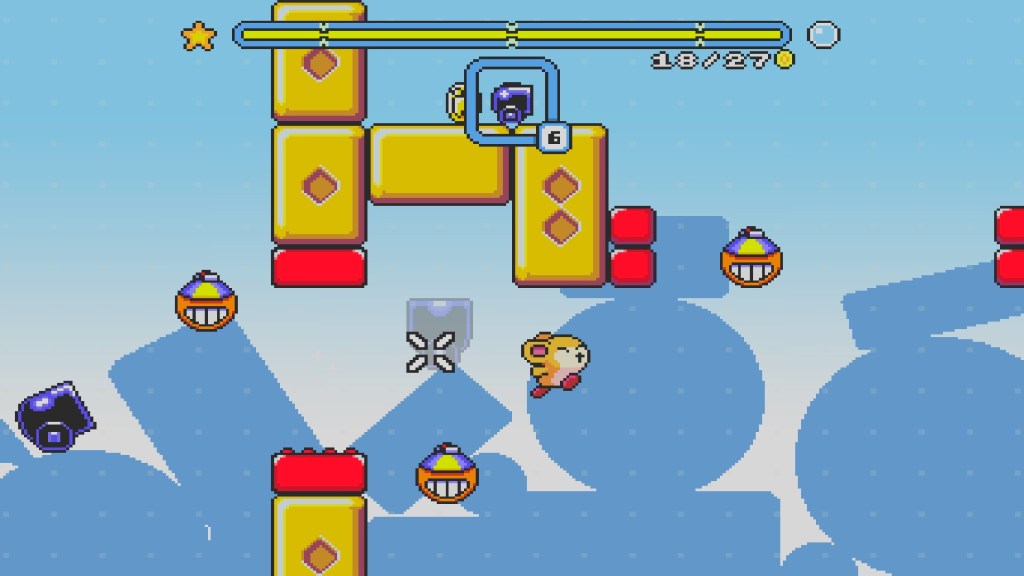This screenshot has height=576, width=1024.
Task: Click the bubble icon ending the progress bar
Action: click(823, 35)
